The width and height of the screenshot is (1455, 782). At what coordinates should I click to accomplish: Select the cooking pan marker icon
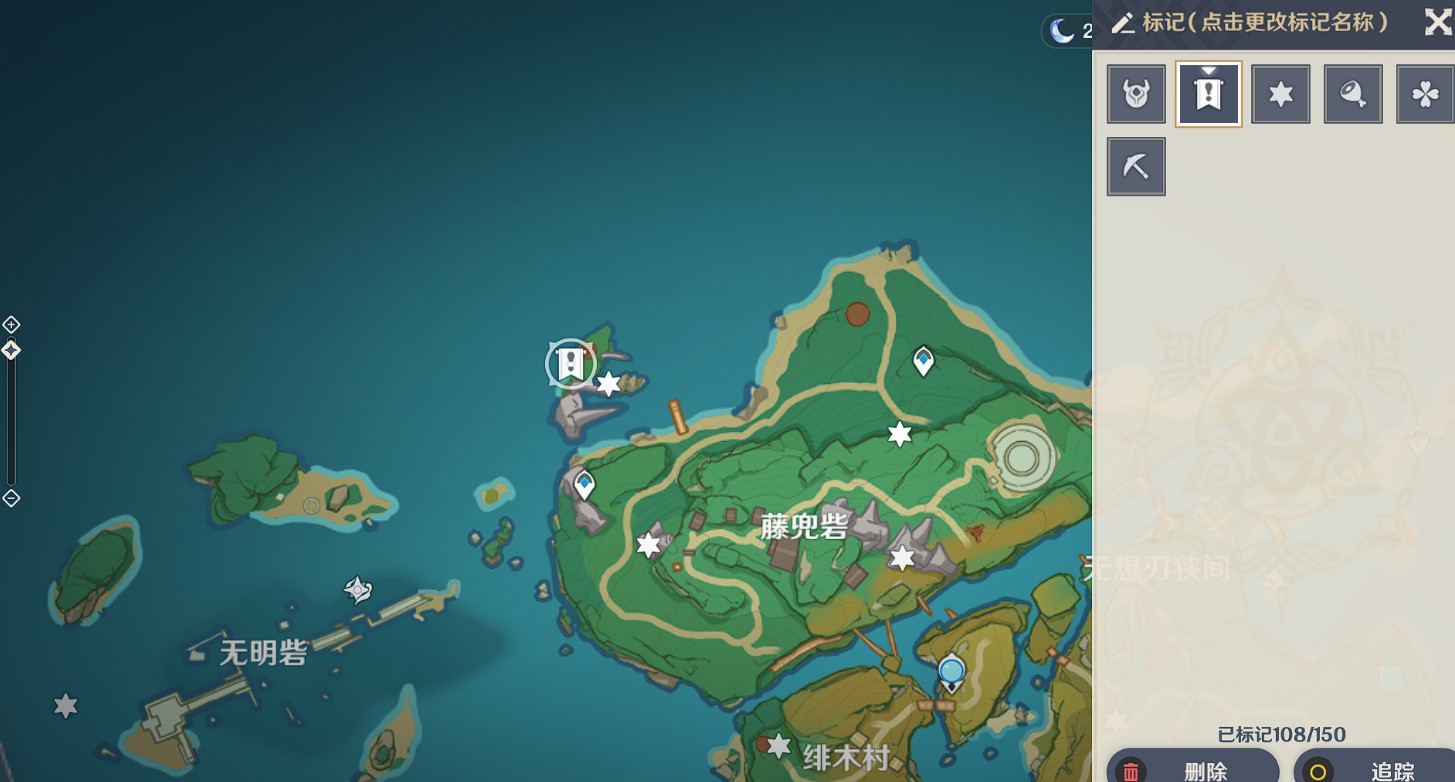[1353, 94]
